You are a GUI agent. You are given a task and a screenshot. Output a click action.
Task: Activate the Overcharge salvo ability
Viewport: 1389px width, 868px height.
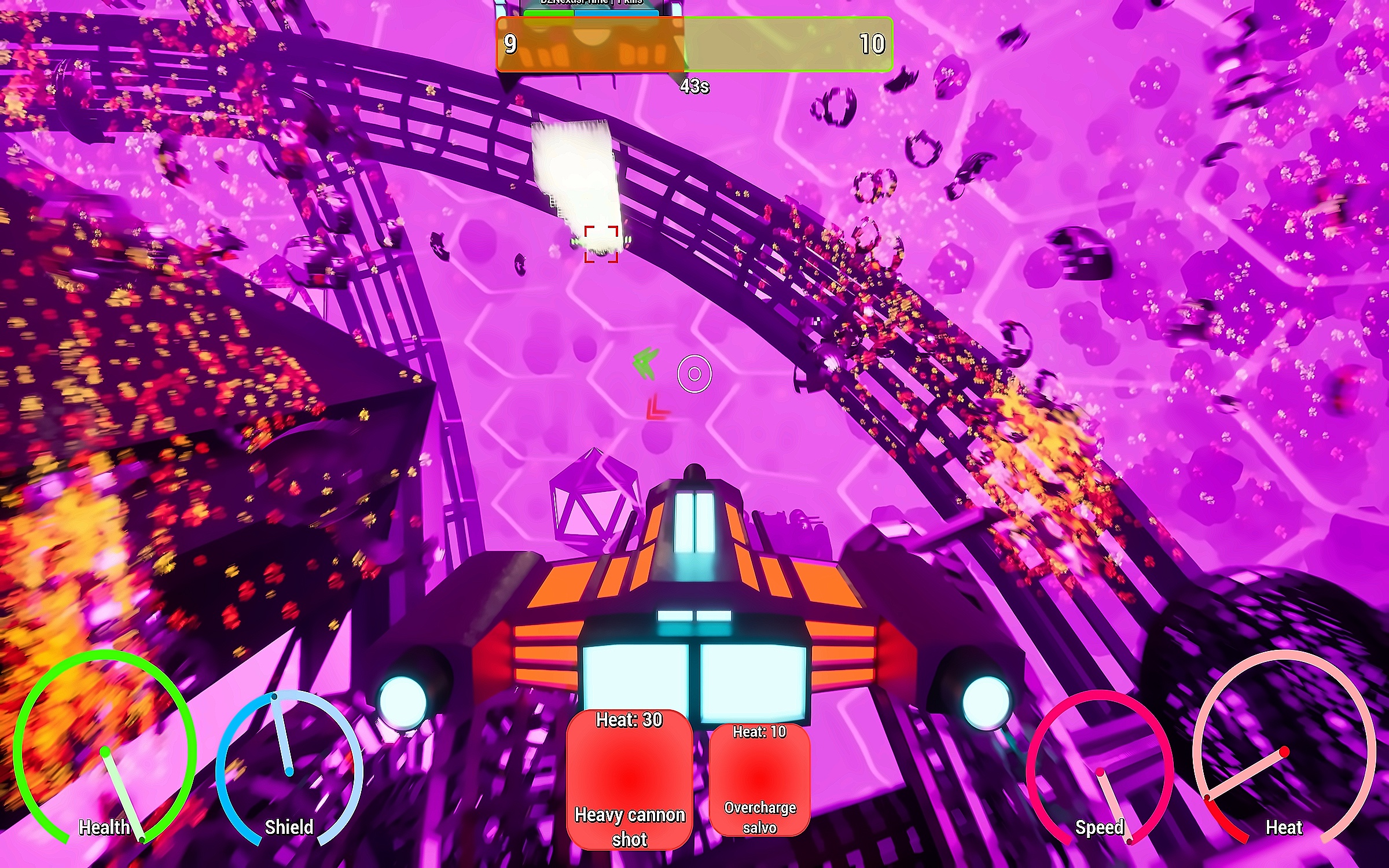pyautogui.click(x=759, y=779)
